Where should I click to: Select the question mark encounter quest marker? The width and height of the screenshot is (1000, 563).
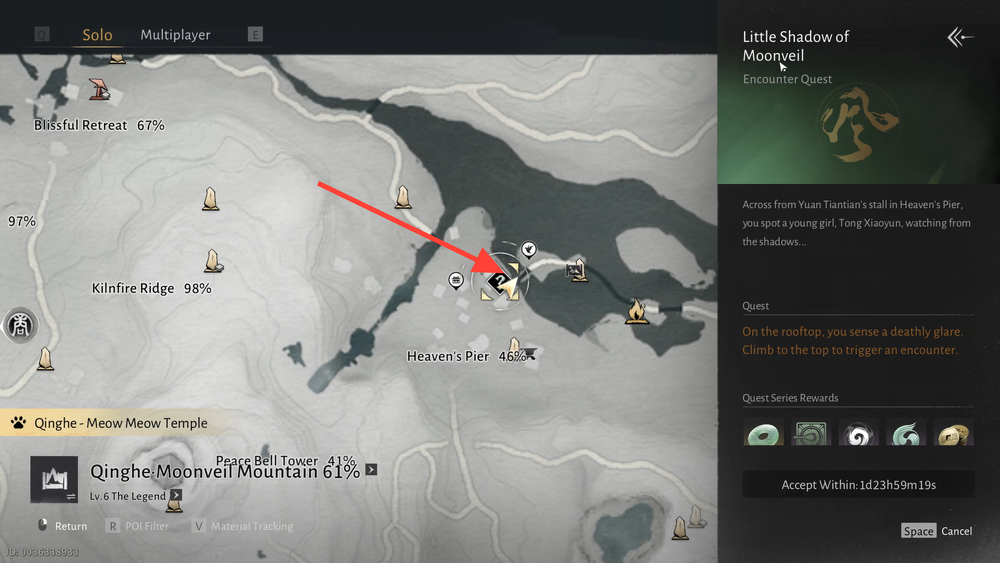(x=497, y=283)
